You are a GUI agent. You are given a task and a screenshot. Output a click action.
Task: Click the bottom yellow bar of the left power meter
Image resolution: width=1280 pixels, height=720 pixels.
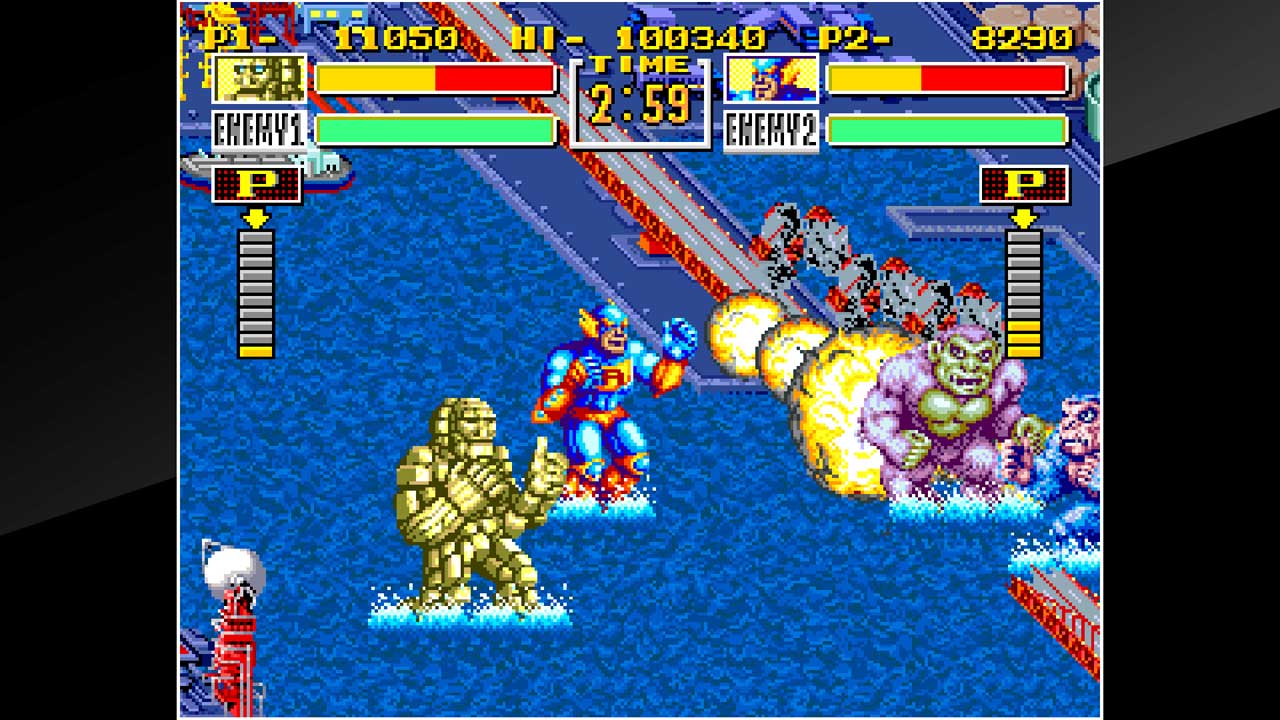coord(255,352)
